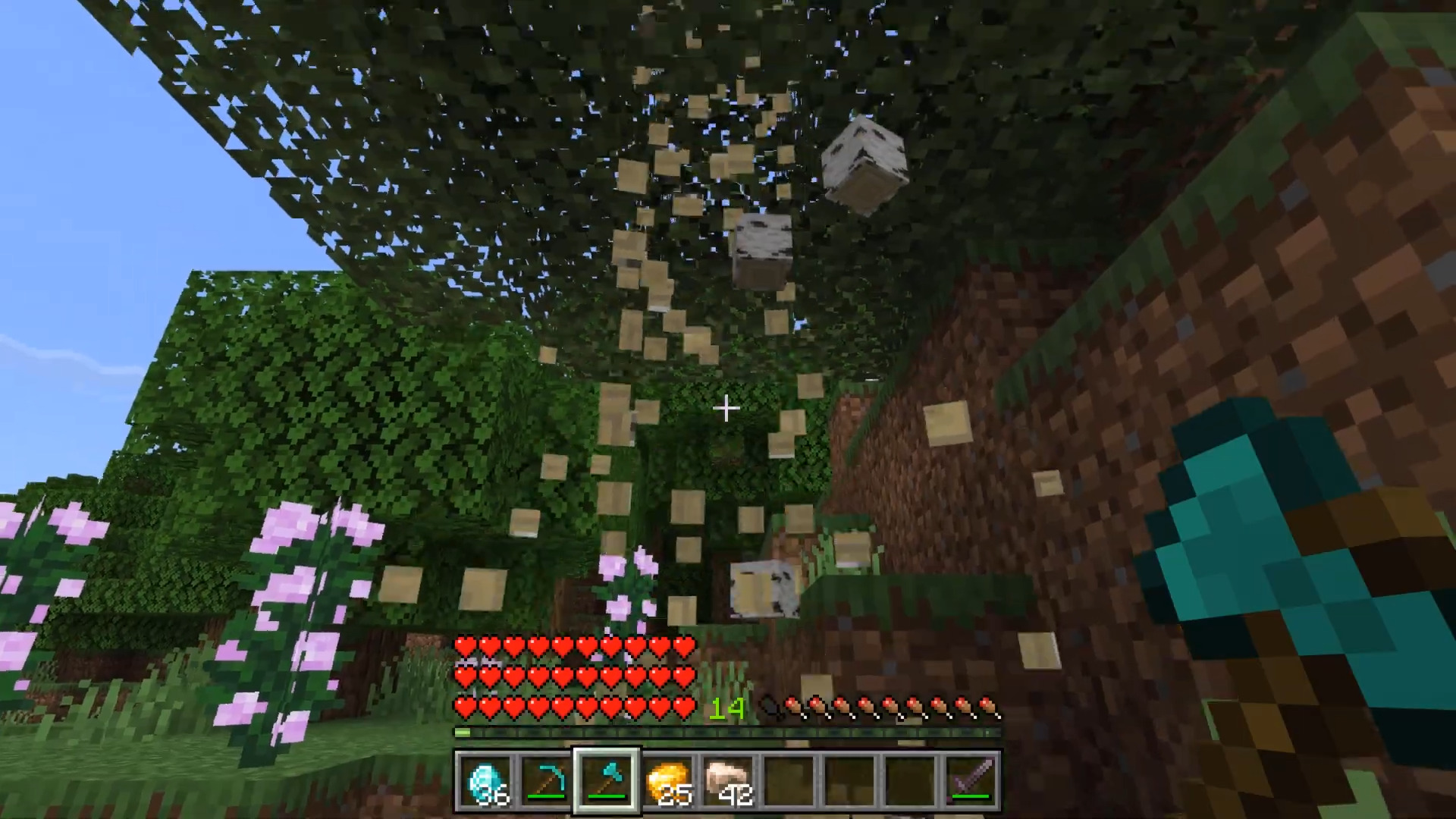Switch to the diamond pickaxe slot
The image size is (1456, 819).
tap(546, 781)
